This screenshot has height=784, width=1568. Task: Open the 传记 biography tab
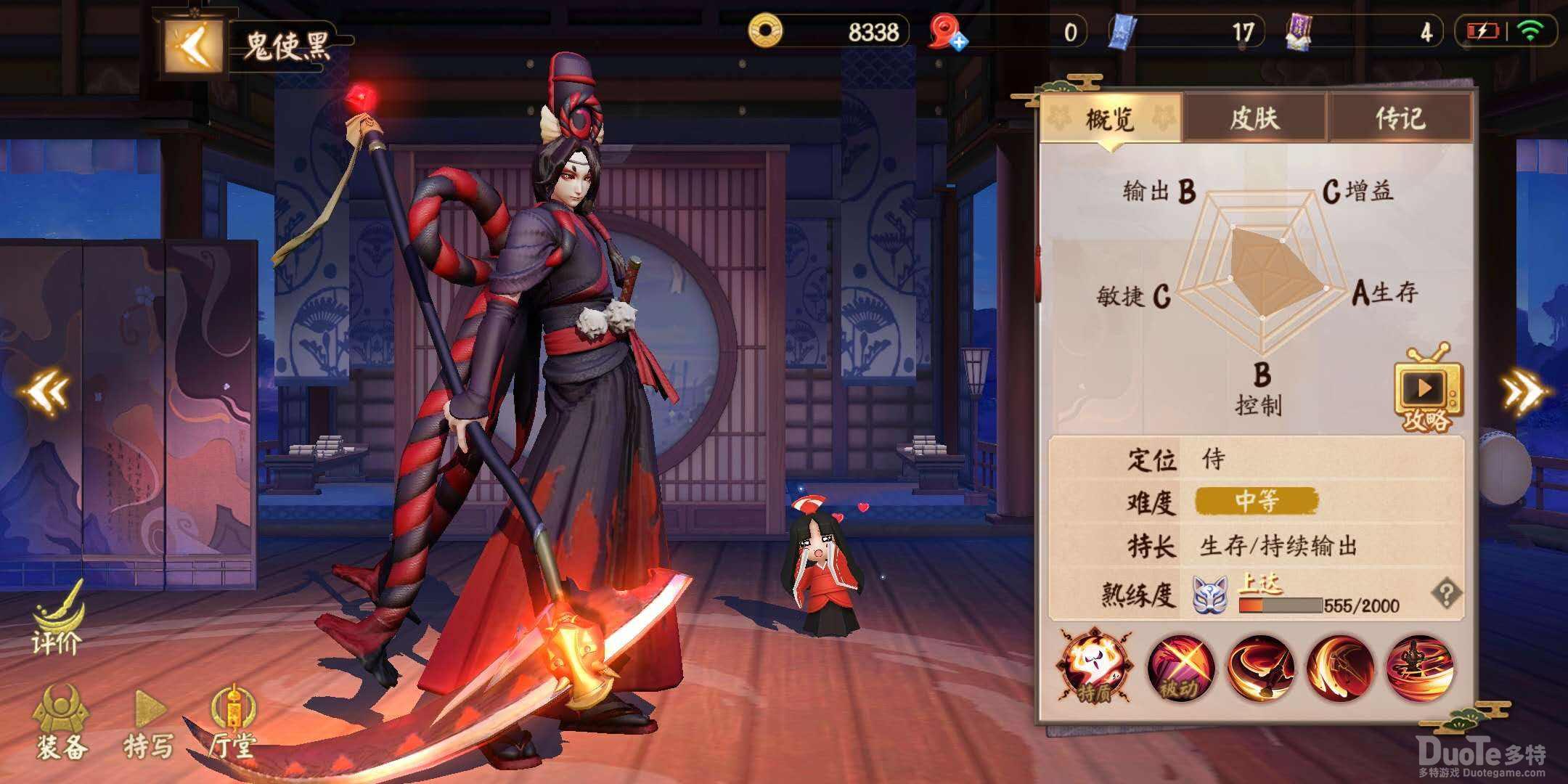point(1400,118)
